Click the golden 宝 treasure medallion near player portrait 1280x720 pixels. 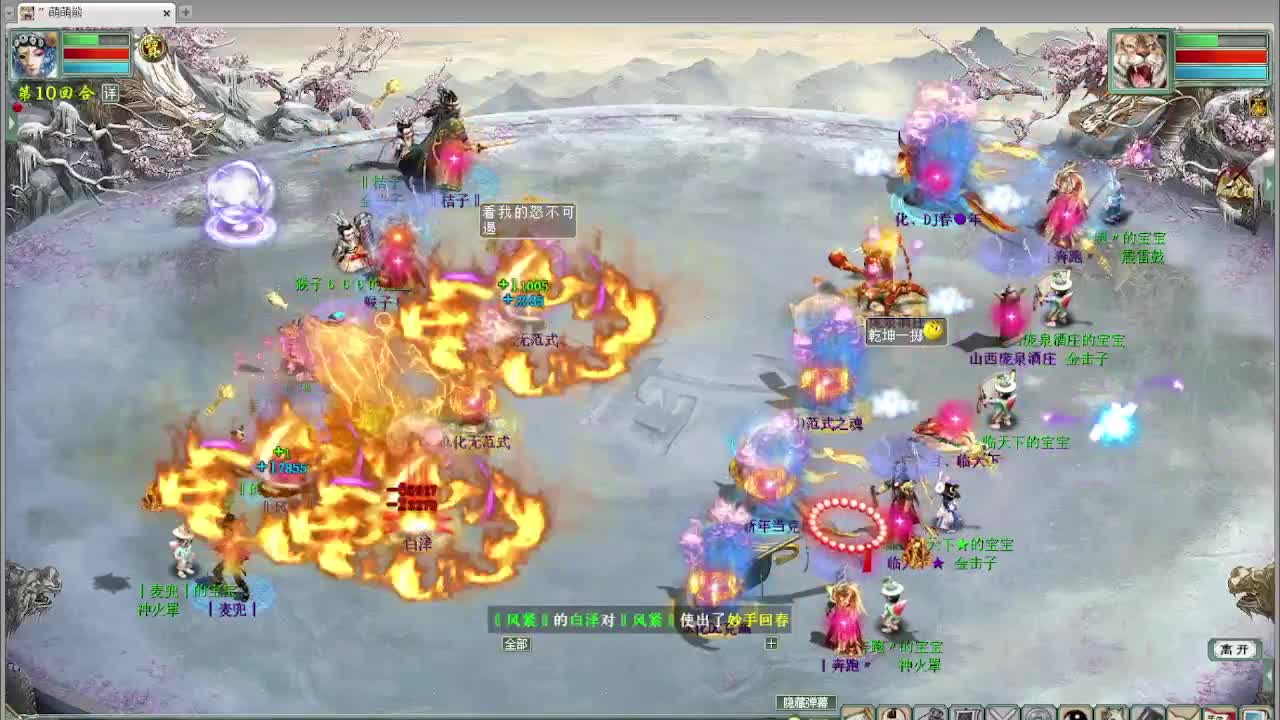152,48
